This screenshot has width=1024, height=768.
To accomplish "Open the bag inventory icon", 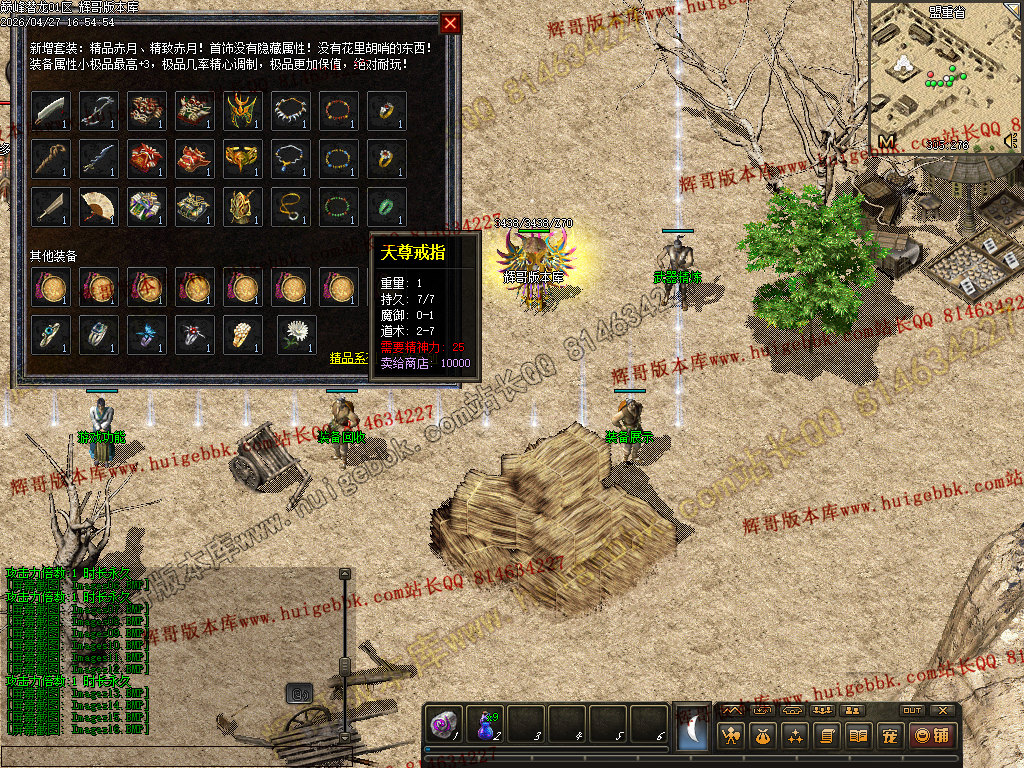I will pos(763,736).
